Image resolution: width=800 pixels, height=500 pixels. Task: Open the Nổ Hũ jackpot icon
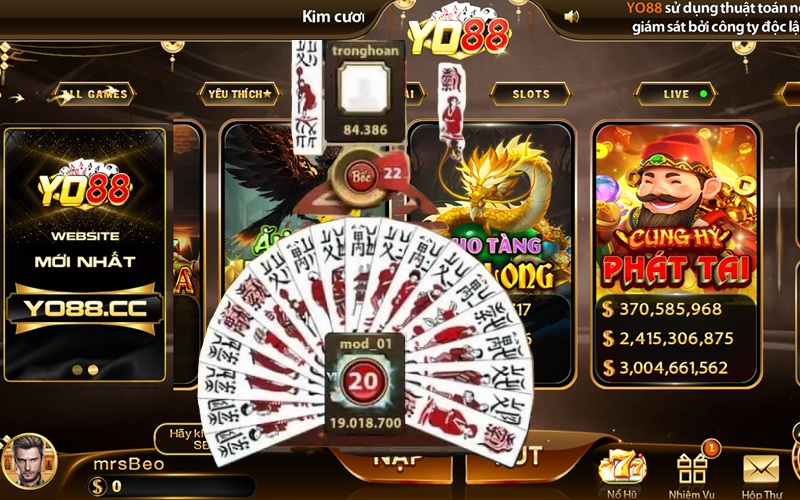tap(621, 472)
